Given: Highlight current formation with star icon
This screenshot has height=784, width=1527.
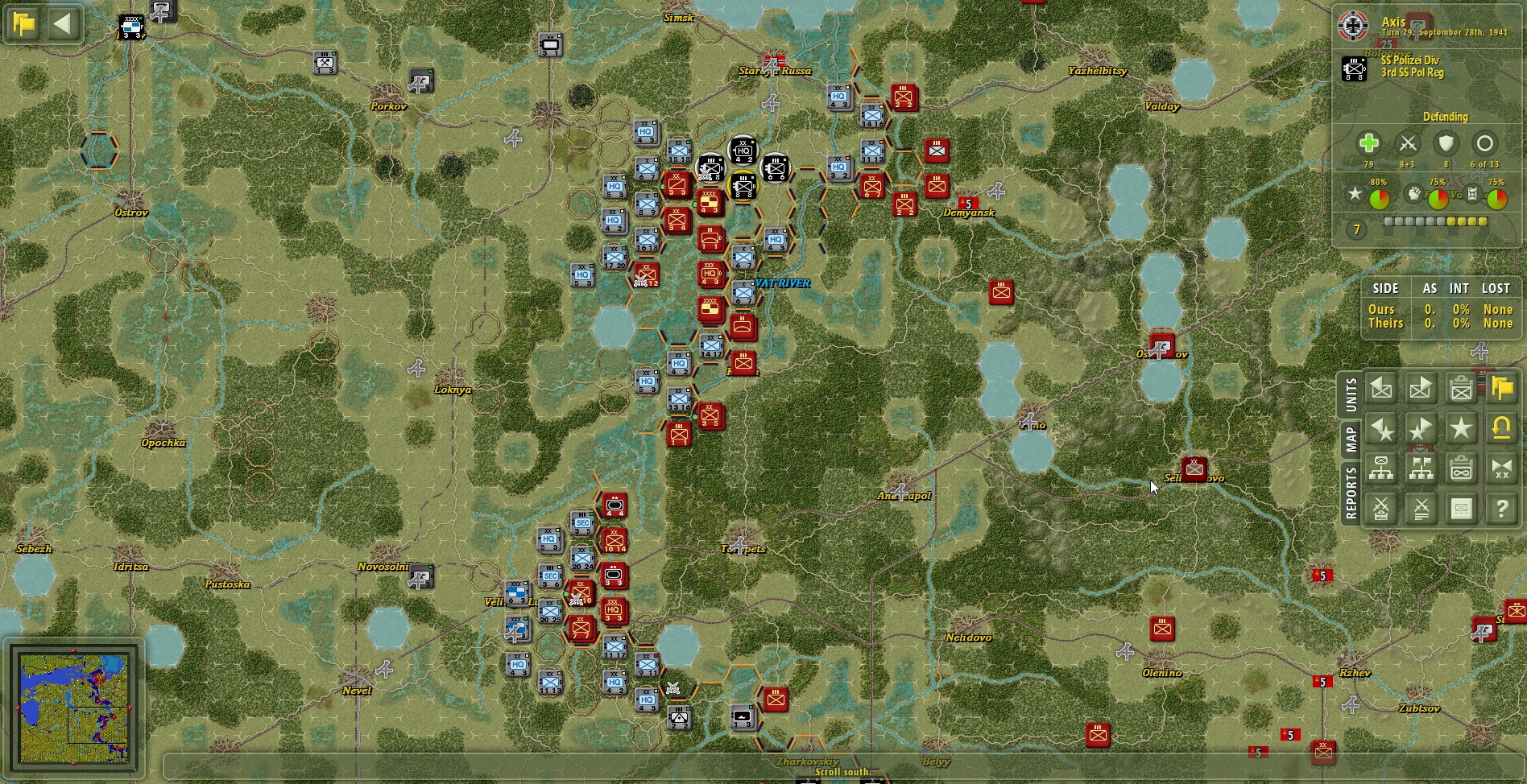Looking at the screenshot, I should [1461, 429].
